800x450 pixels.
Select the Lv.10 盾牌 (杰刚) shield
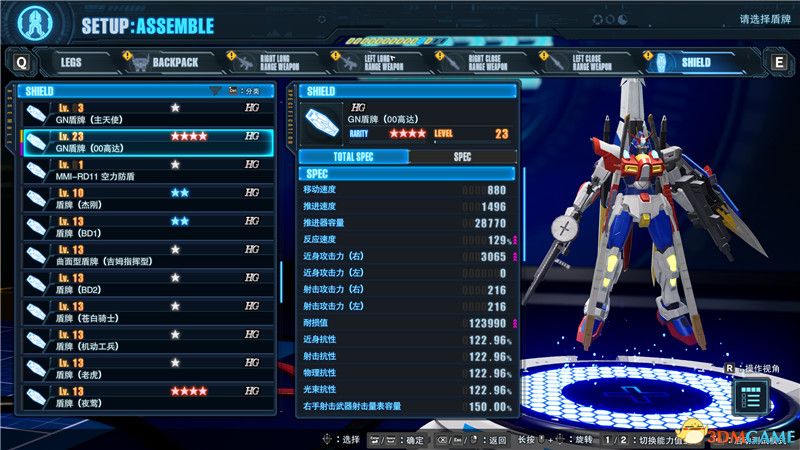pos(146,198)
